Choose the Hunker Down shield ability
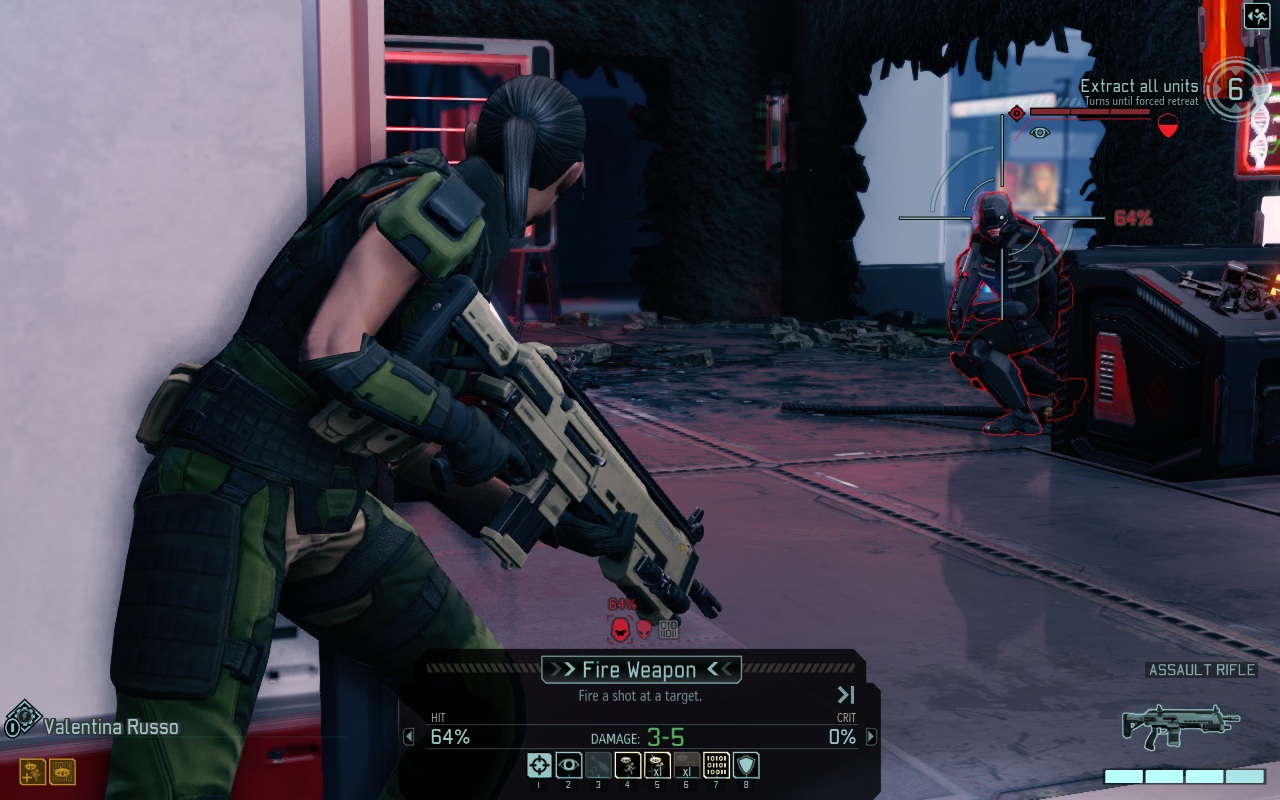Screen dimensions: 1280x800 pos(747,766)
